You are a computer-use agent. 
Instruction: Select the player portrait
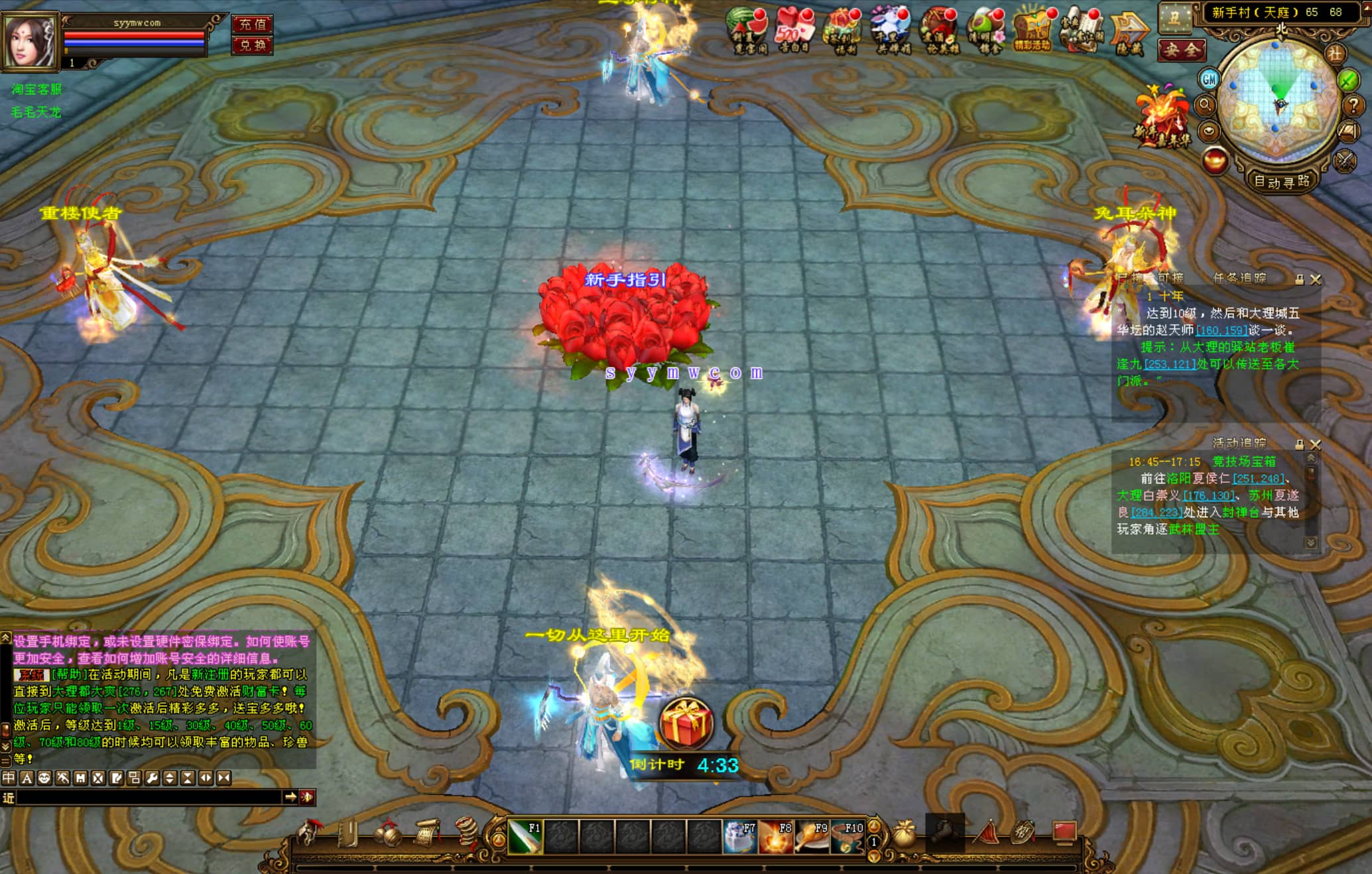(29, 41)
